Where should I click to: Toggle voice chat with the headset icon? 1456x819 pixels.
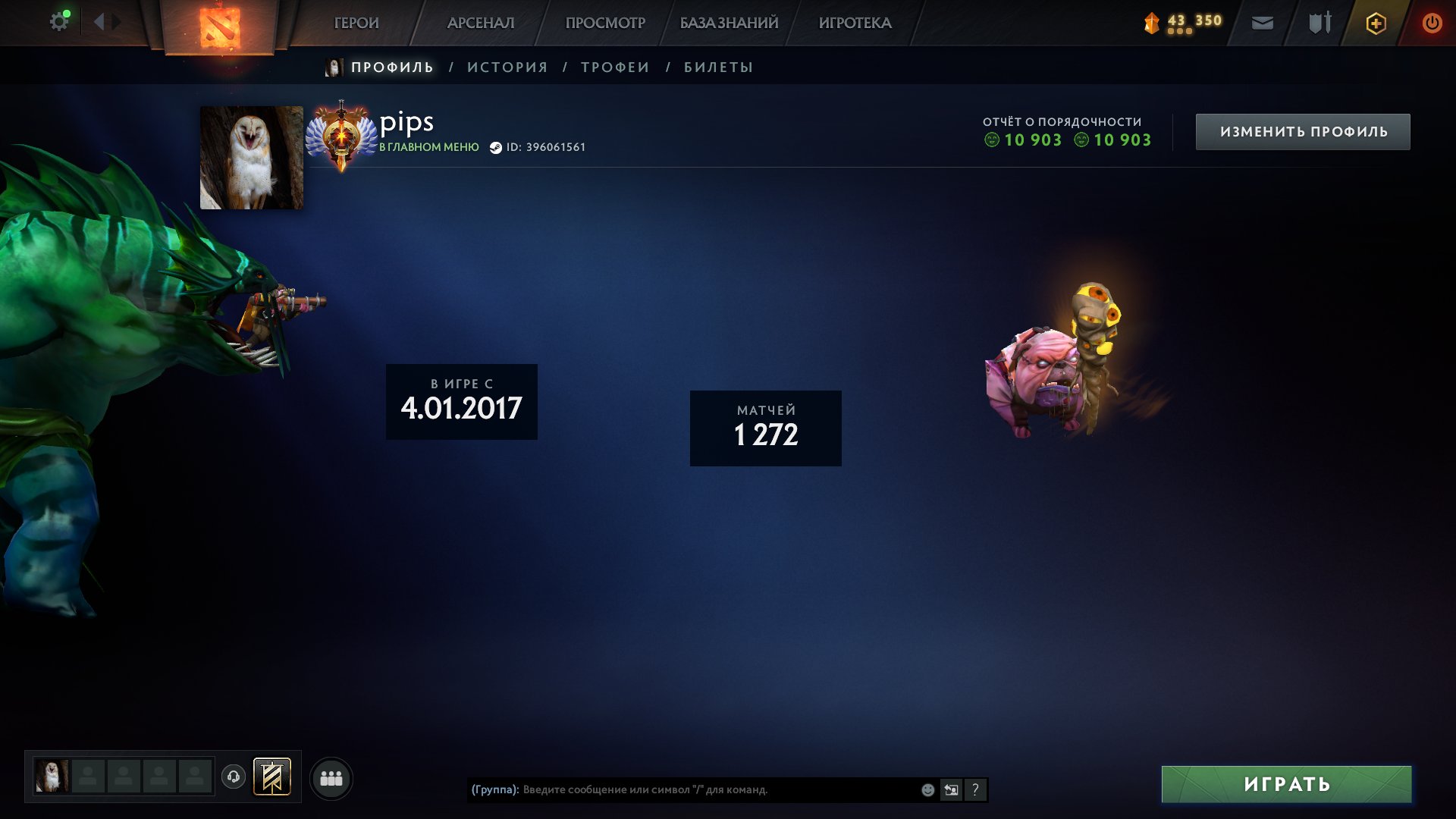234,777
